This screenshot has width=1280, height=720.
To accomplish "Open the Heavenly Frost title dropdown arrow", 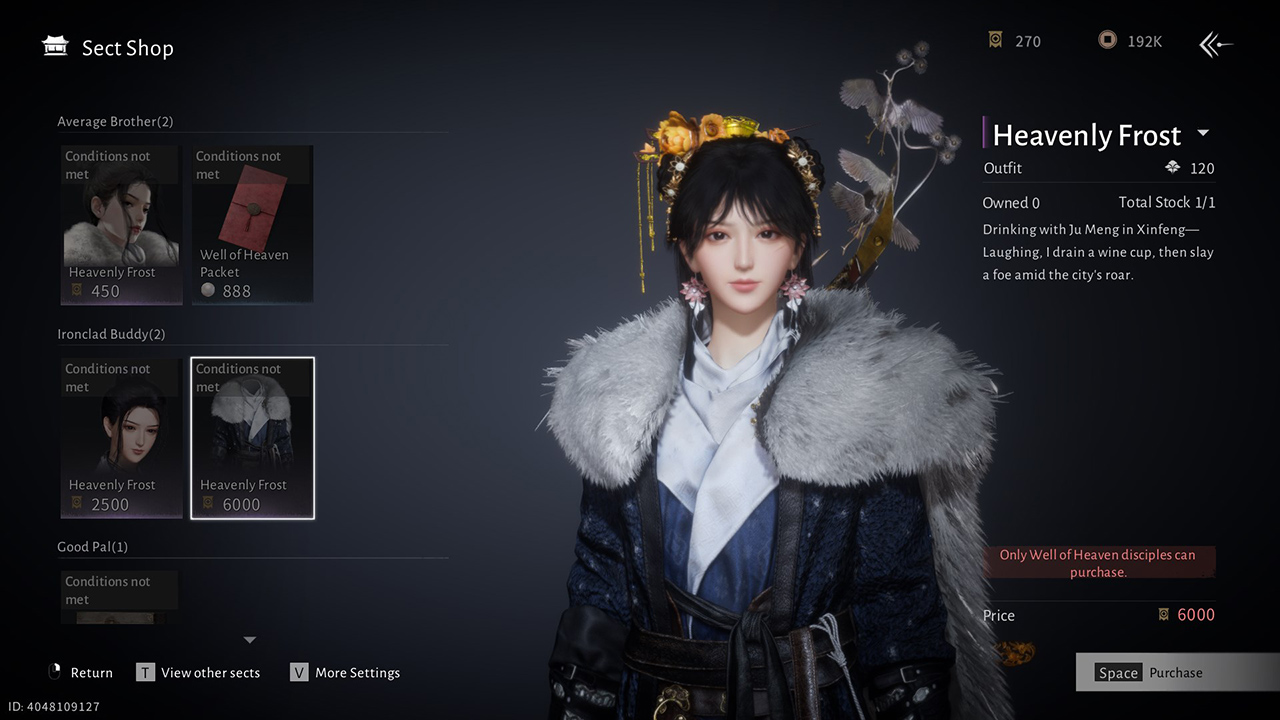I will 1203,134.
